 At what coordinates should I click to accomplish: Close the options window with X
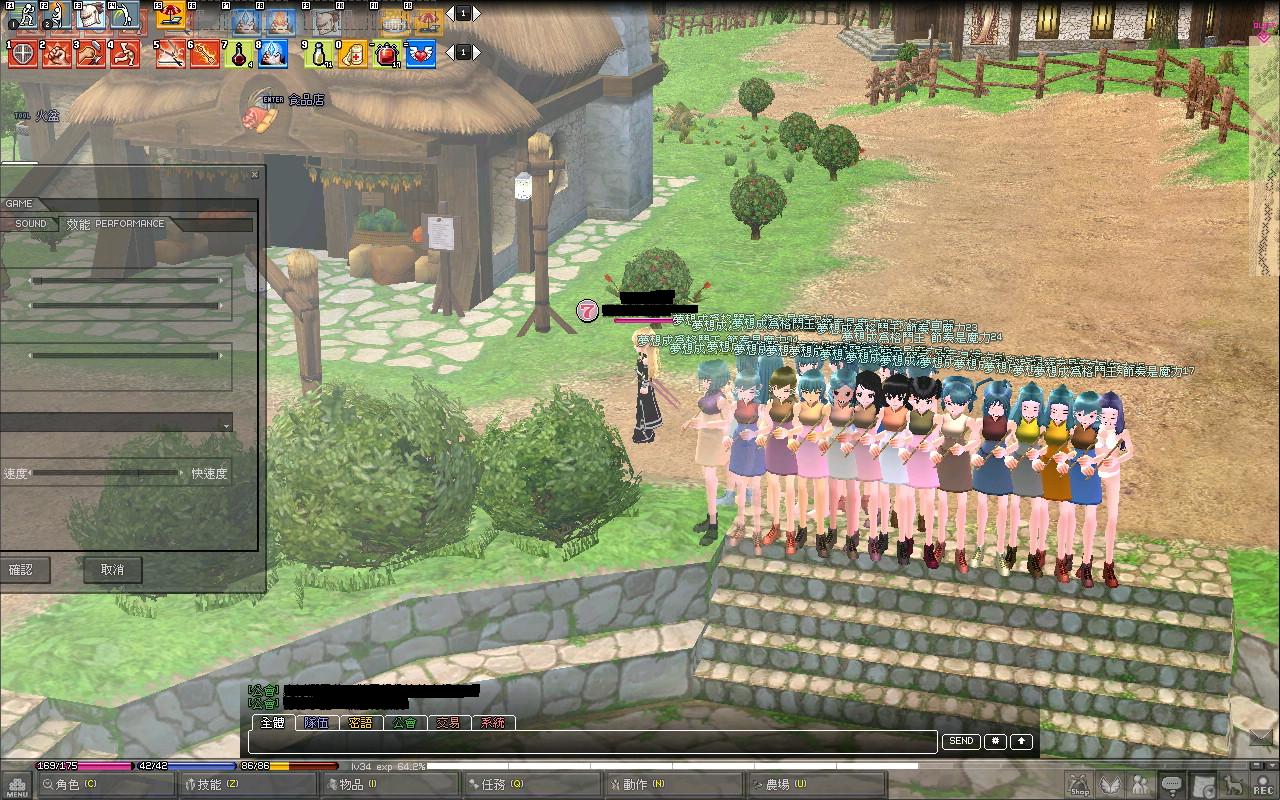coord(254,174)
